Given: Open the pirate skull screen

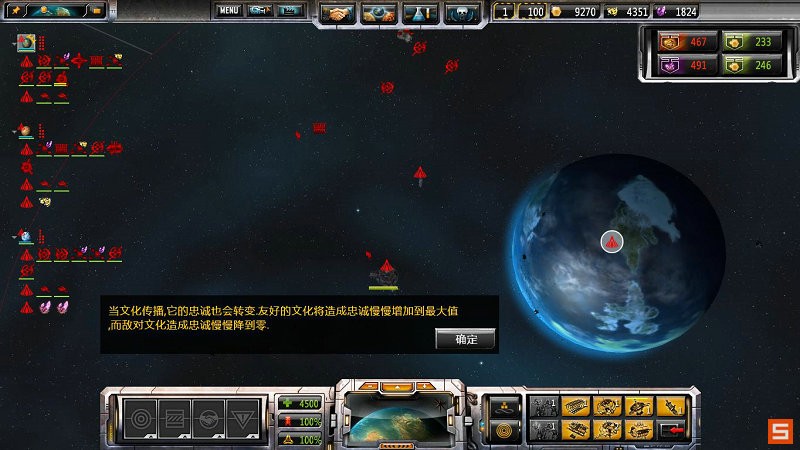Looking at the screenshot, I should coord(462,14).
